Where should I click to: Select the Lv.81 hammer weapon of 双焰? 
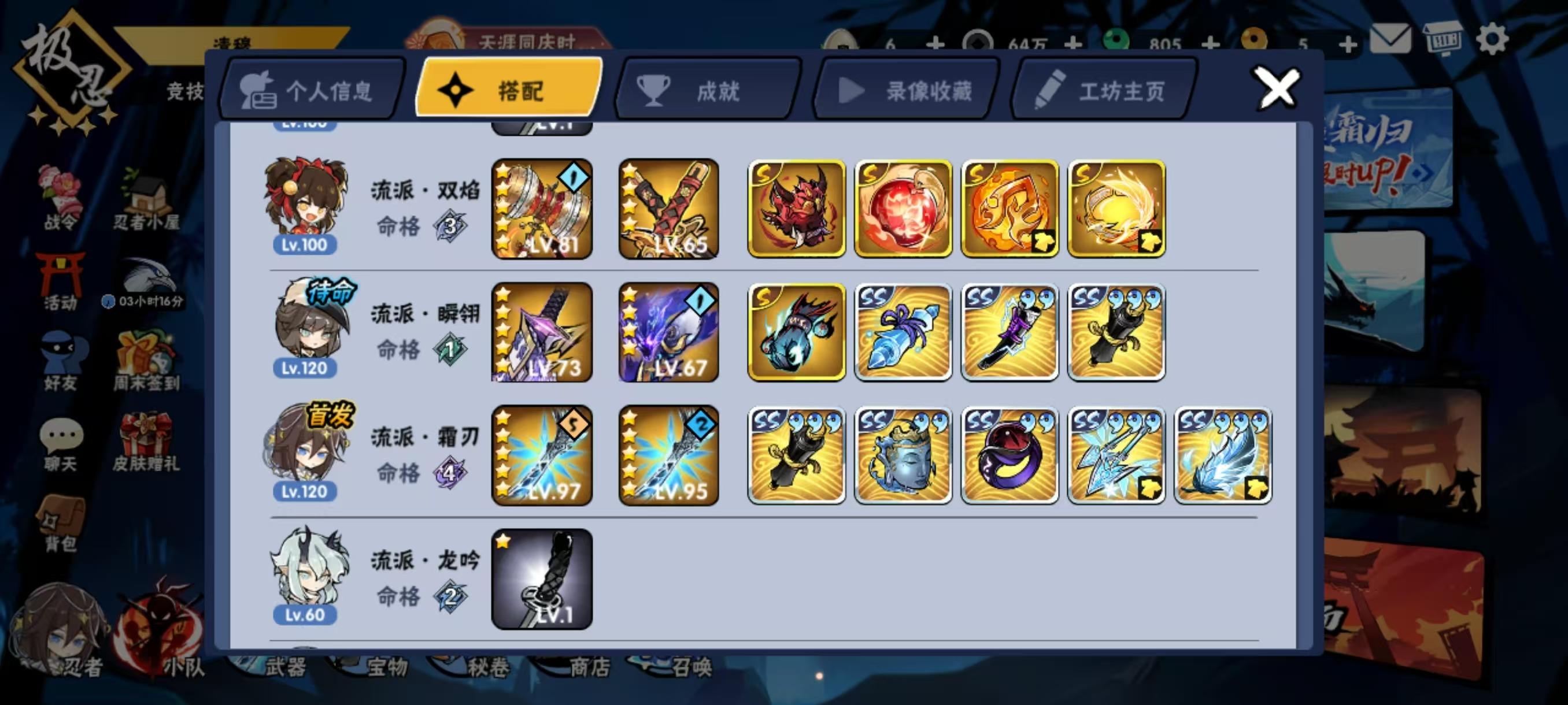pyautogui.click(x=542, y=210)
